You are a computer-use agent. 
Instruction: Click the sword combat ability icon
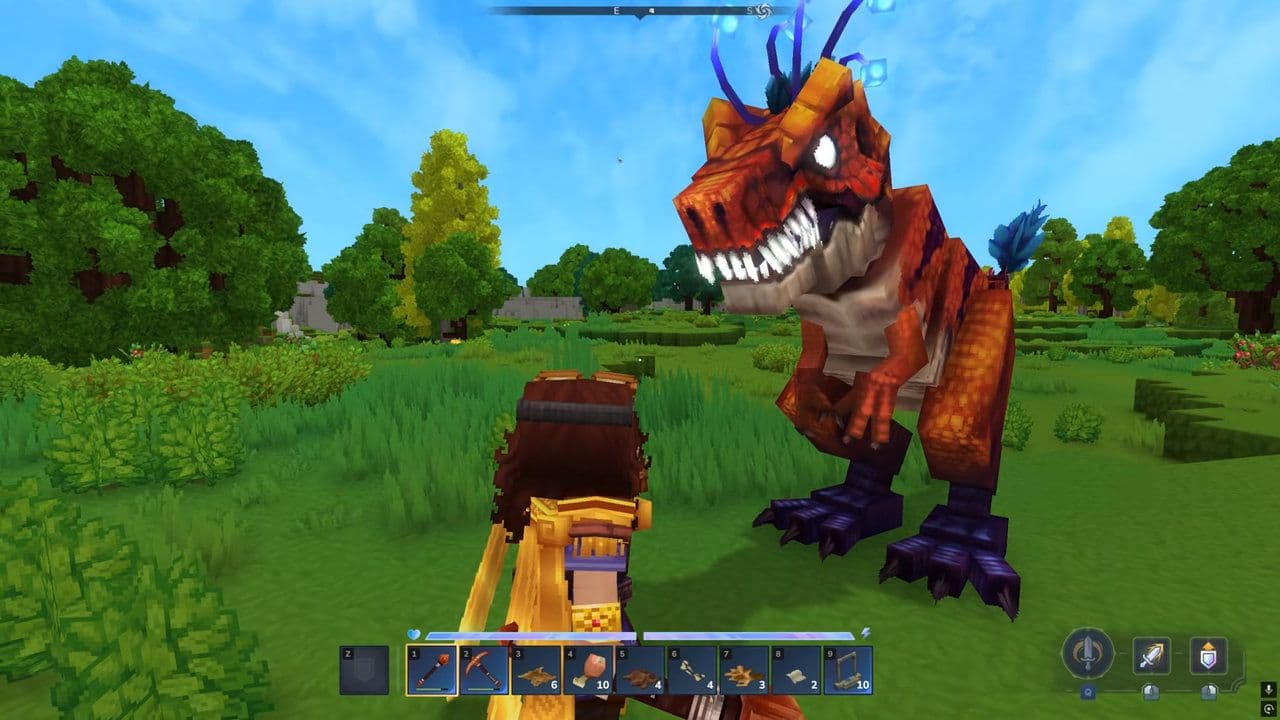1088,656
